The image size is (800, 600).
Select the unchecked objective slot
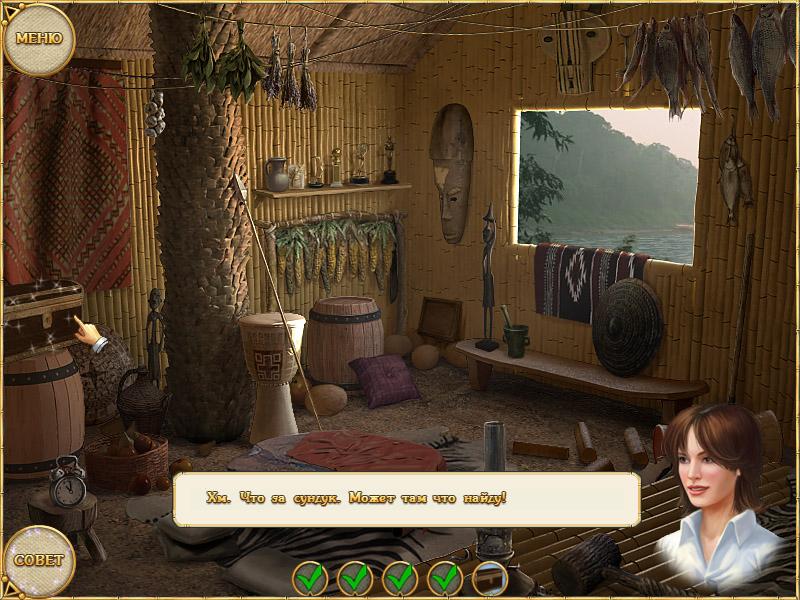490,578
